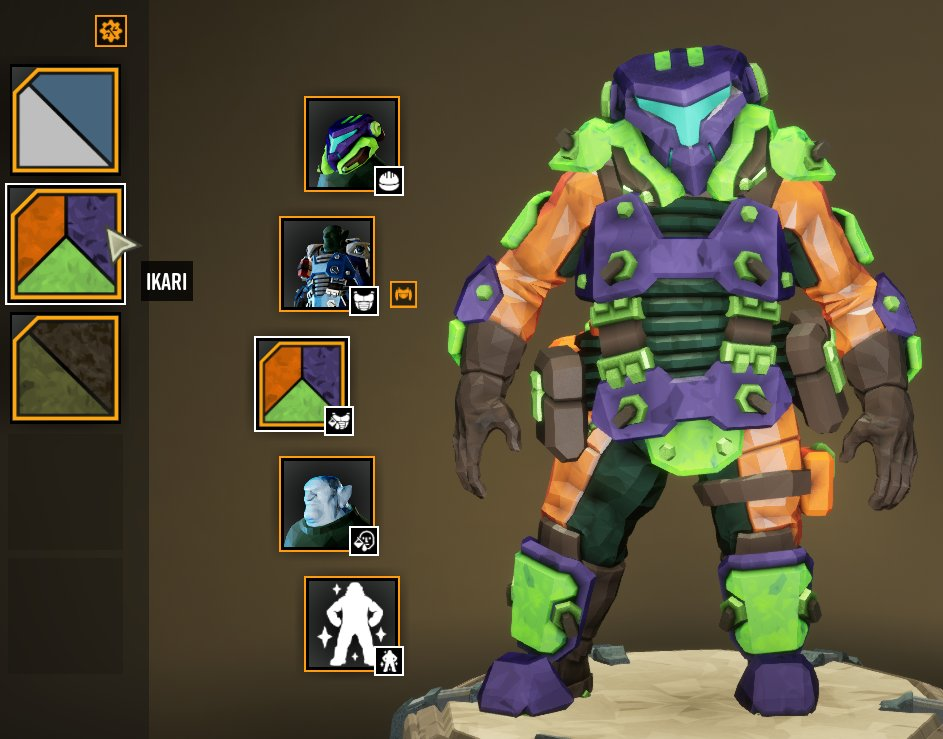The width and height of the screenshot is (943, 739).
Task: Open the dwarf head customization slot
Action: 327,504
